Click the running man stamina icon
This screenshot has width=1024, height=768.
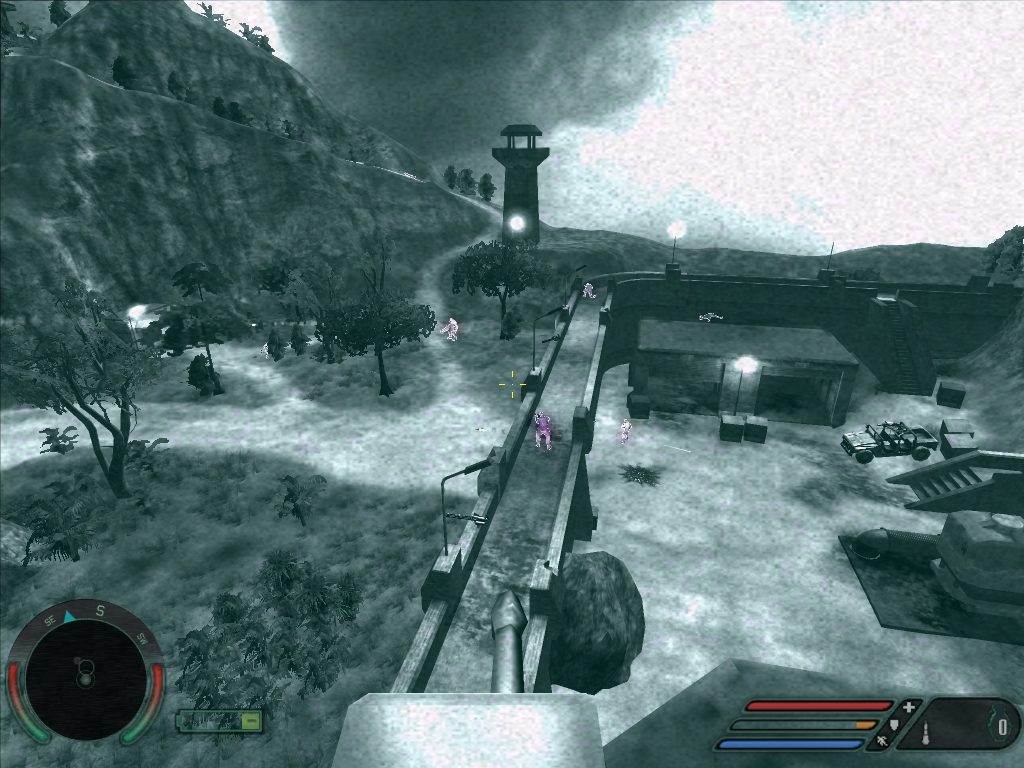[882, 742]
